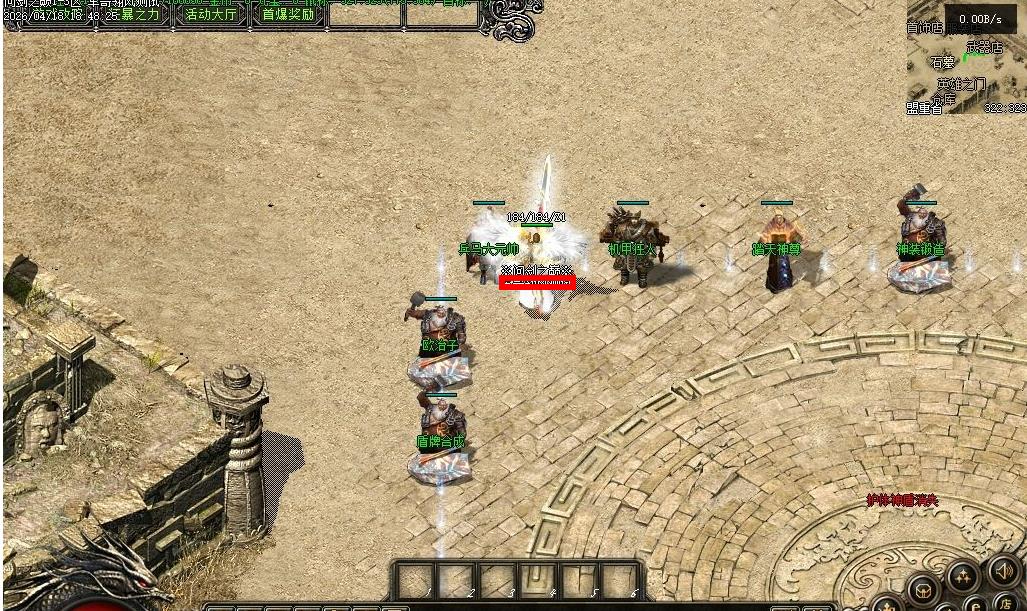Image resolution: width=1027 pixels, height=611 pixels.
Task: Open the 活动大厅 activity hall
Action: pyautogui.click(x=211, y=15)
